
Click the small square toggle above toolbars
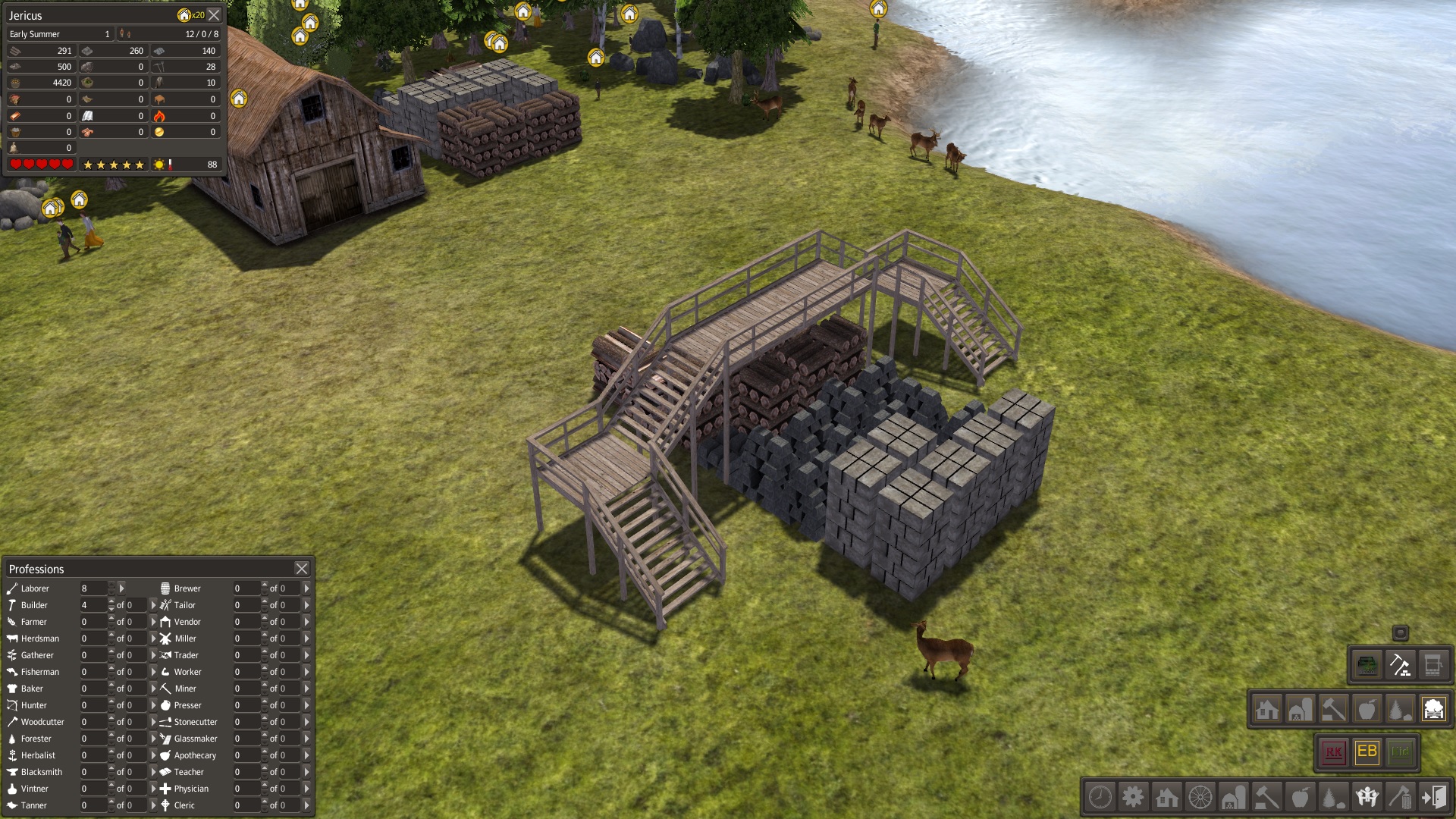point(1400,632)
